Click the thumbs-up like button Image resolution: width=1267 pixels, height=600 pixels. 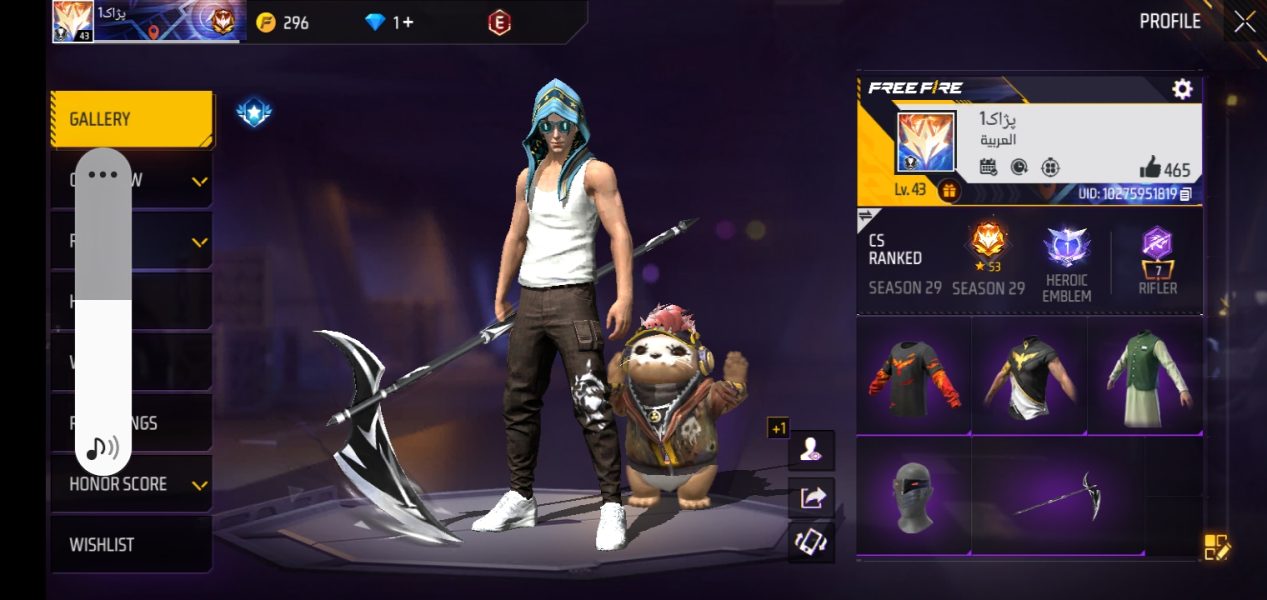1151,169
